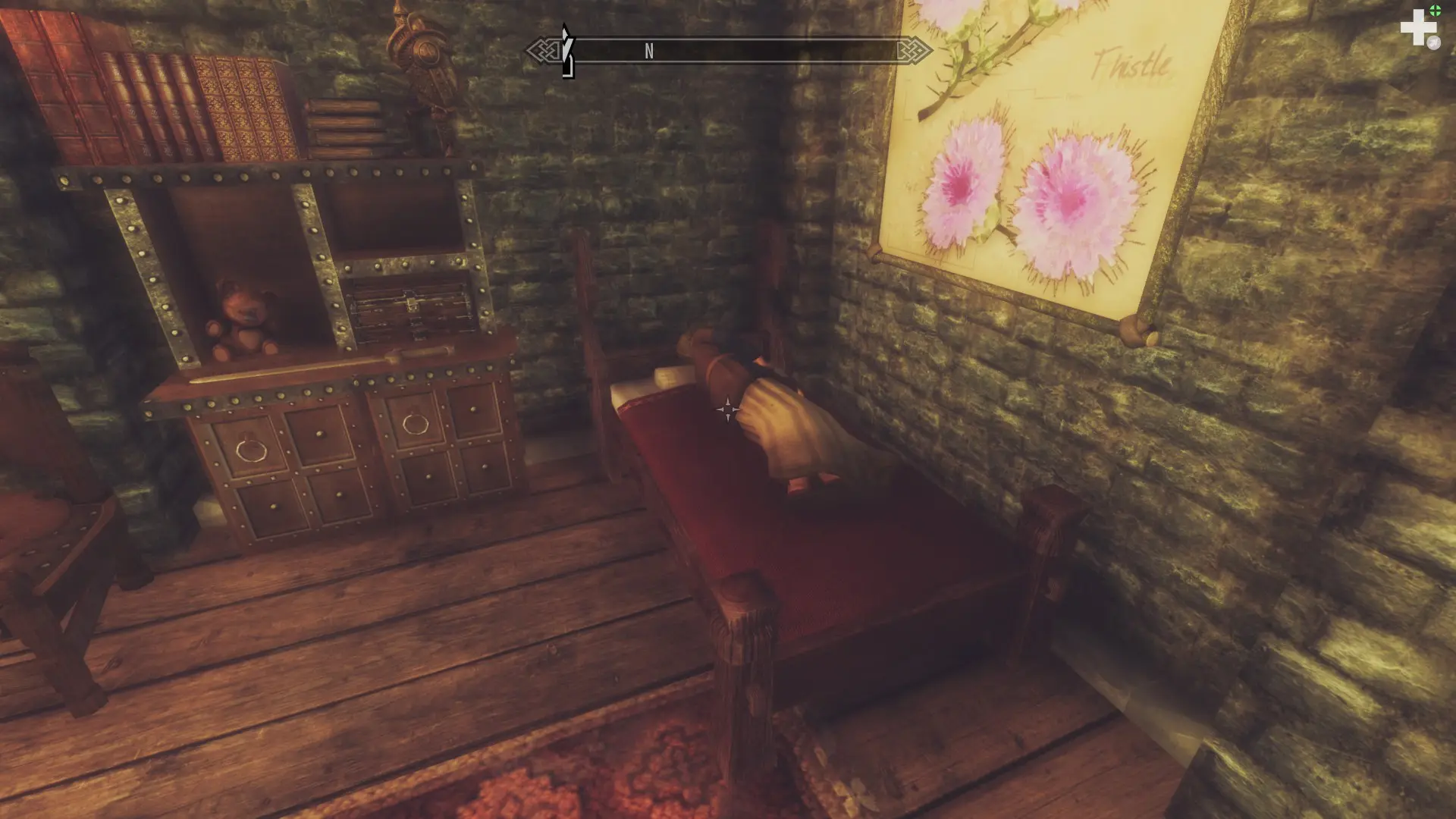Click the grey arrow circle icon

(1433, 43)
